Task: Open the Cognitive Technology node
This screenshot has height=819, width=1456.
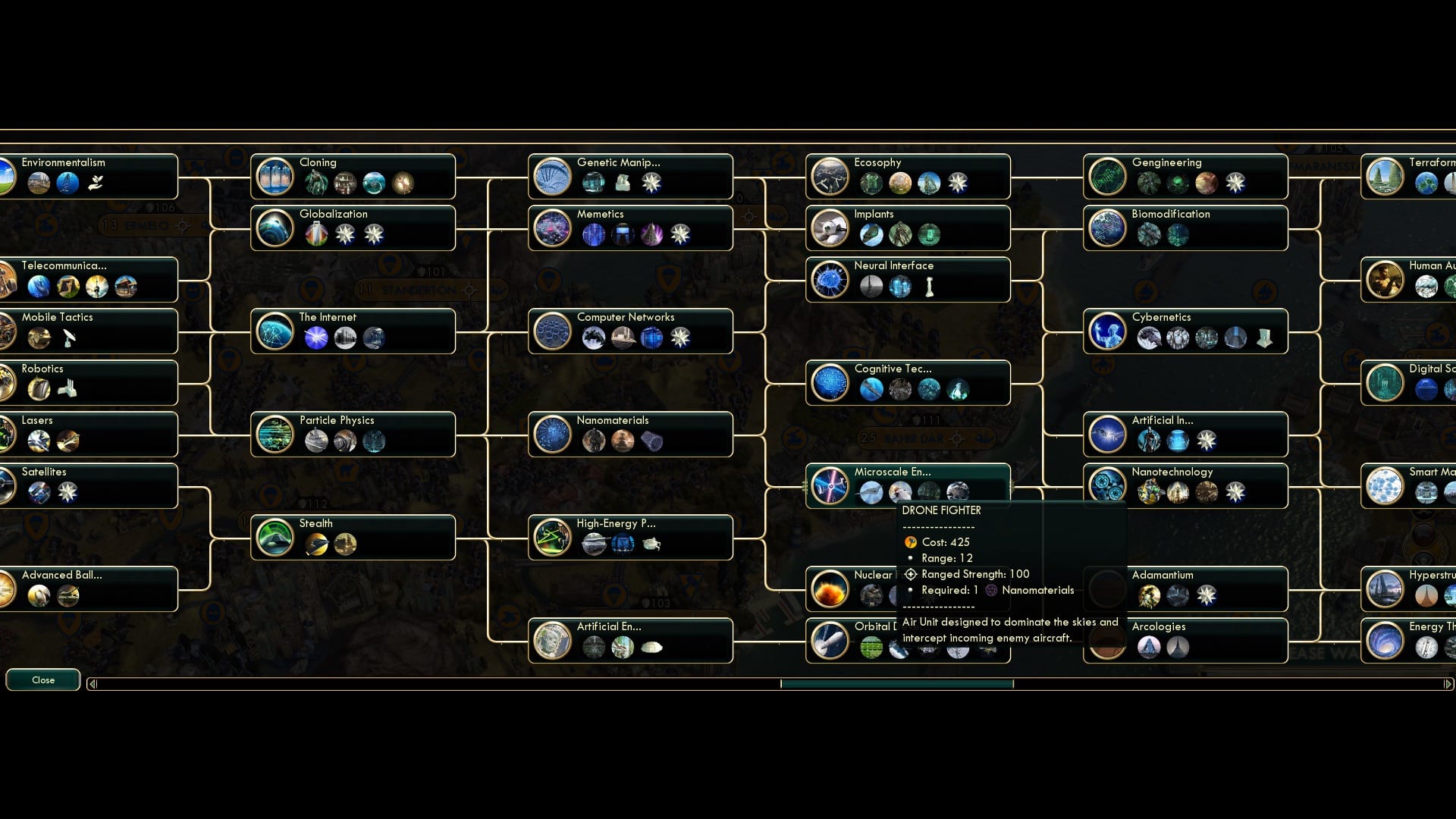Action: pyautogui.click(x=907, y=382)
